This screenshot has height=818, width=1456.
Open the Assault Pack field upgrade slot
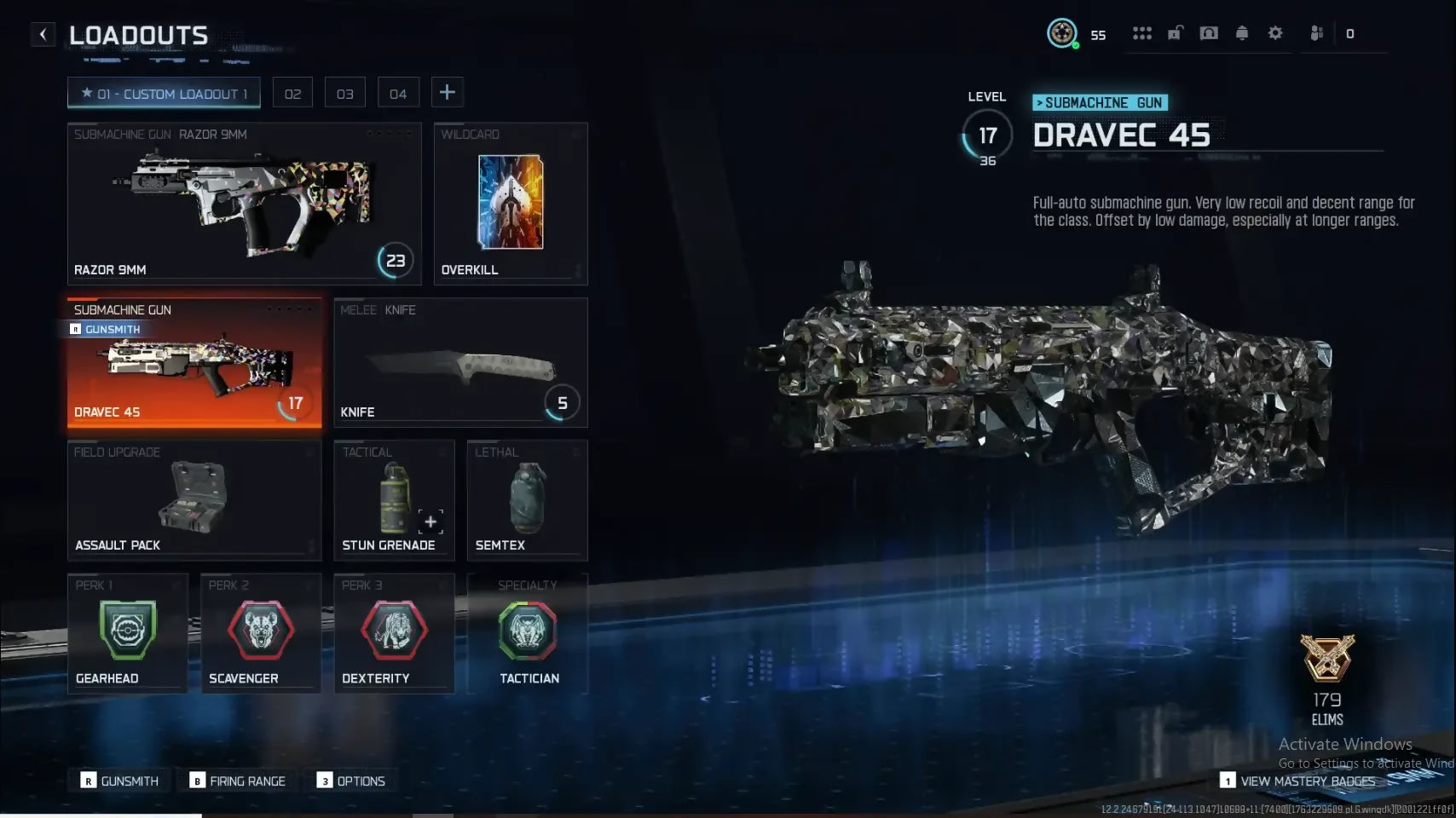coord(194,500)
